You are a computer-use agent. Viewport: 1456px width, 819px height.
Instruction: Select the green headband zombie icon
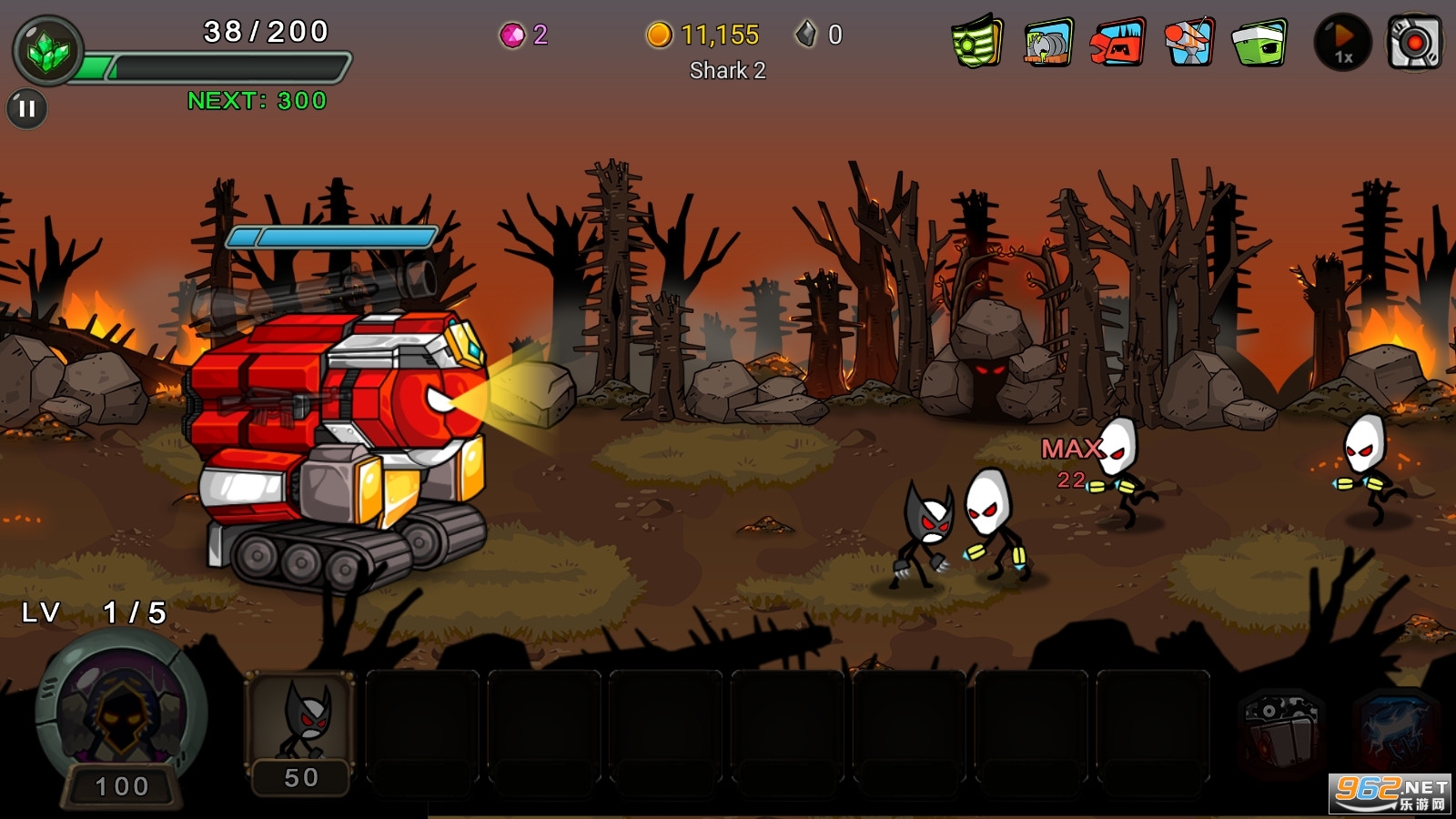[x=1259, y=43]
